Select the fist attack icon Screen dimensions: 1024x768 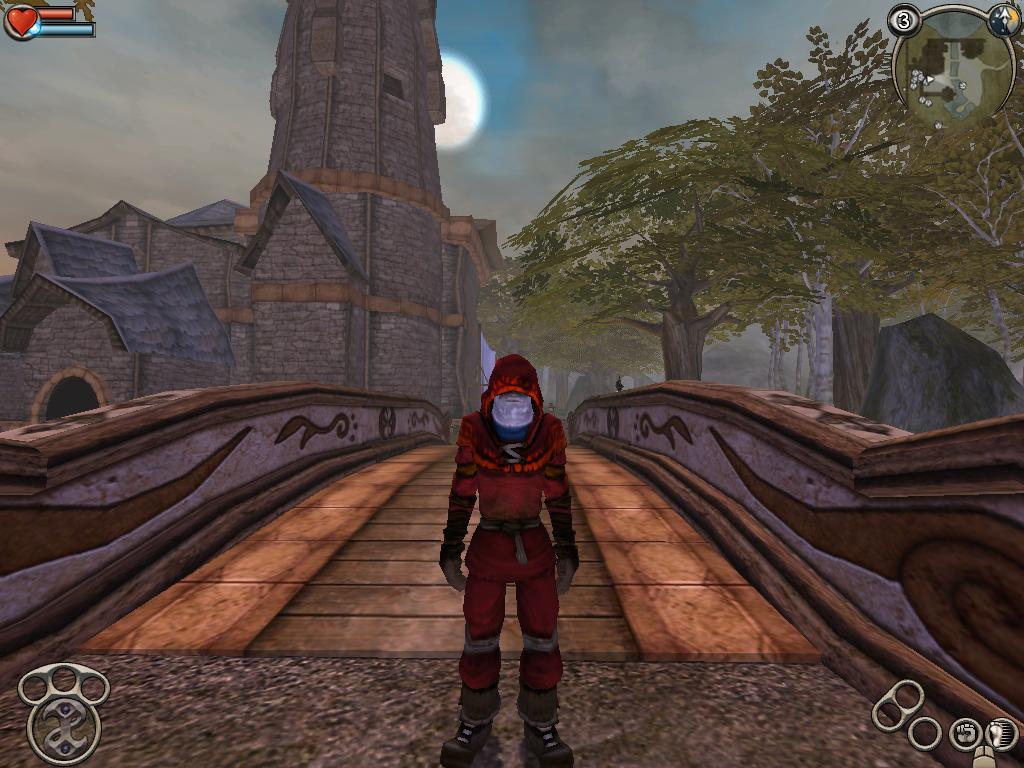click(964, 735)
